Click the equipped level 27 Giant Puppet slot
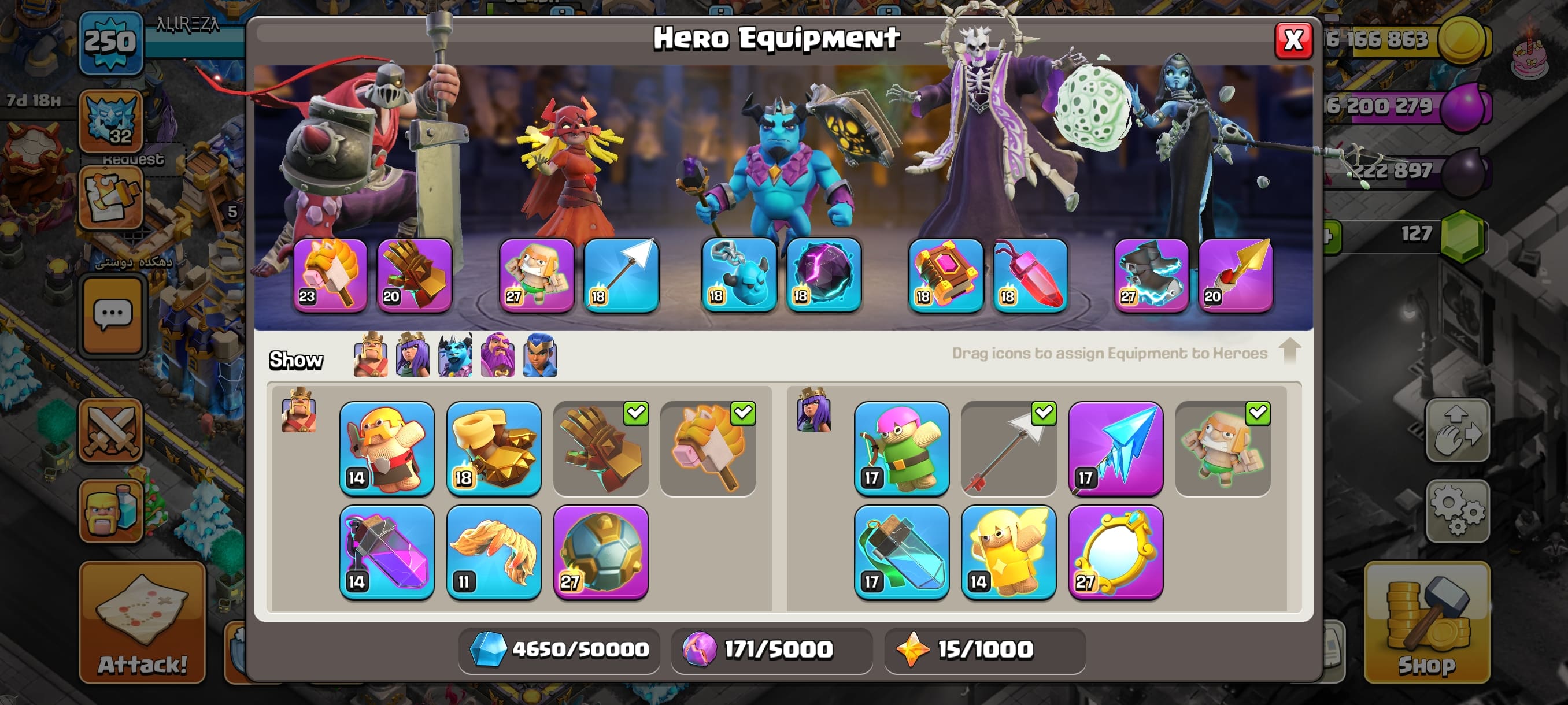The width and height of the screenshot is (1568, 705). [537, 275]
